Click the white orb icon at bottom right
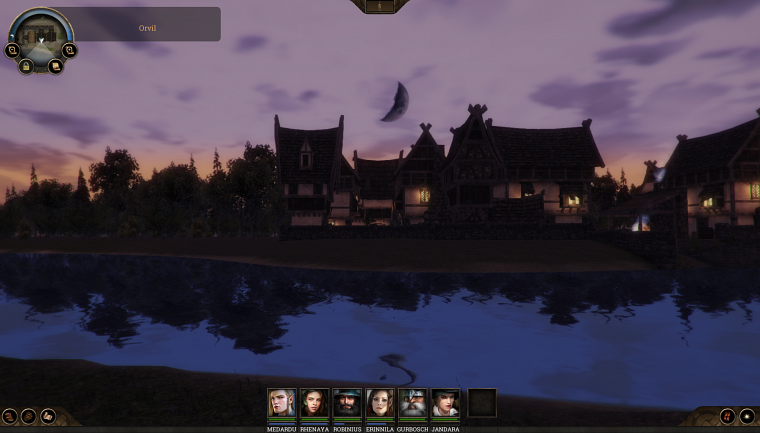The width and height of the screenshot is (760, 433). tap(746, 416)
